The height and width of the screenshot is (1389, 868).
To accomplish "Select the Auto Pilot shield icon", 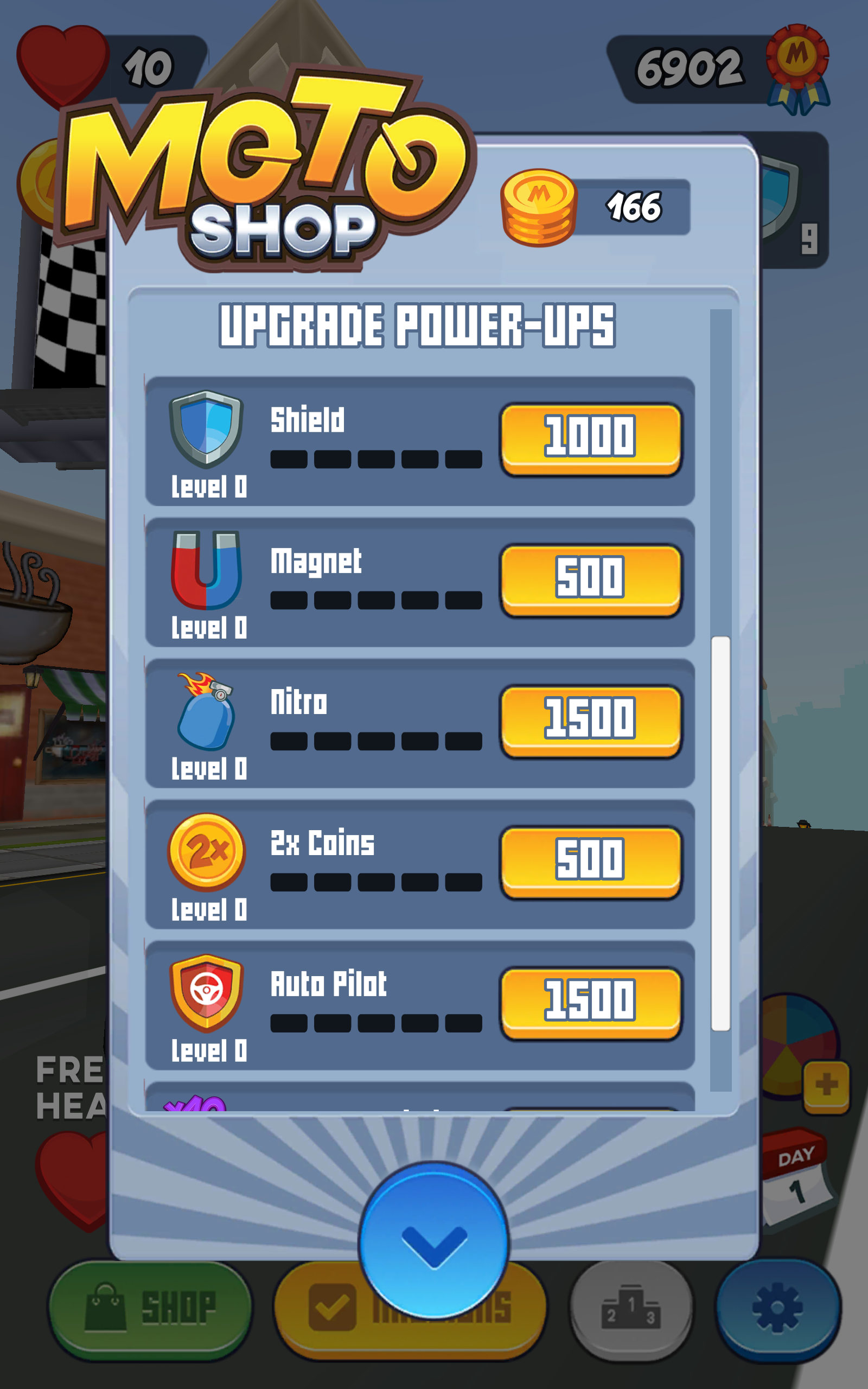I will pos(206,996).
